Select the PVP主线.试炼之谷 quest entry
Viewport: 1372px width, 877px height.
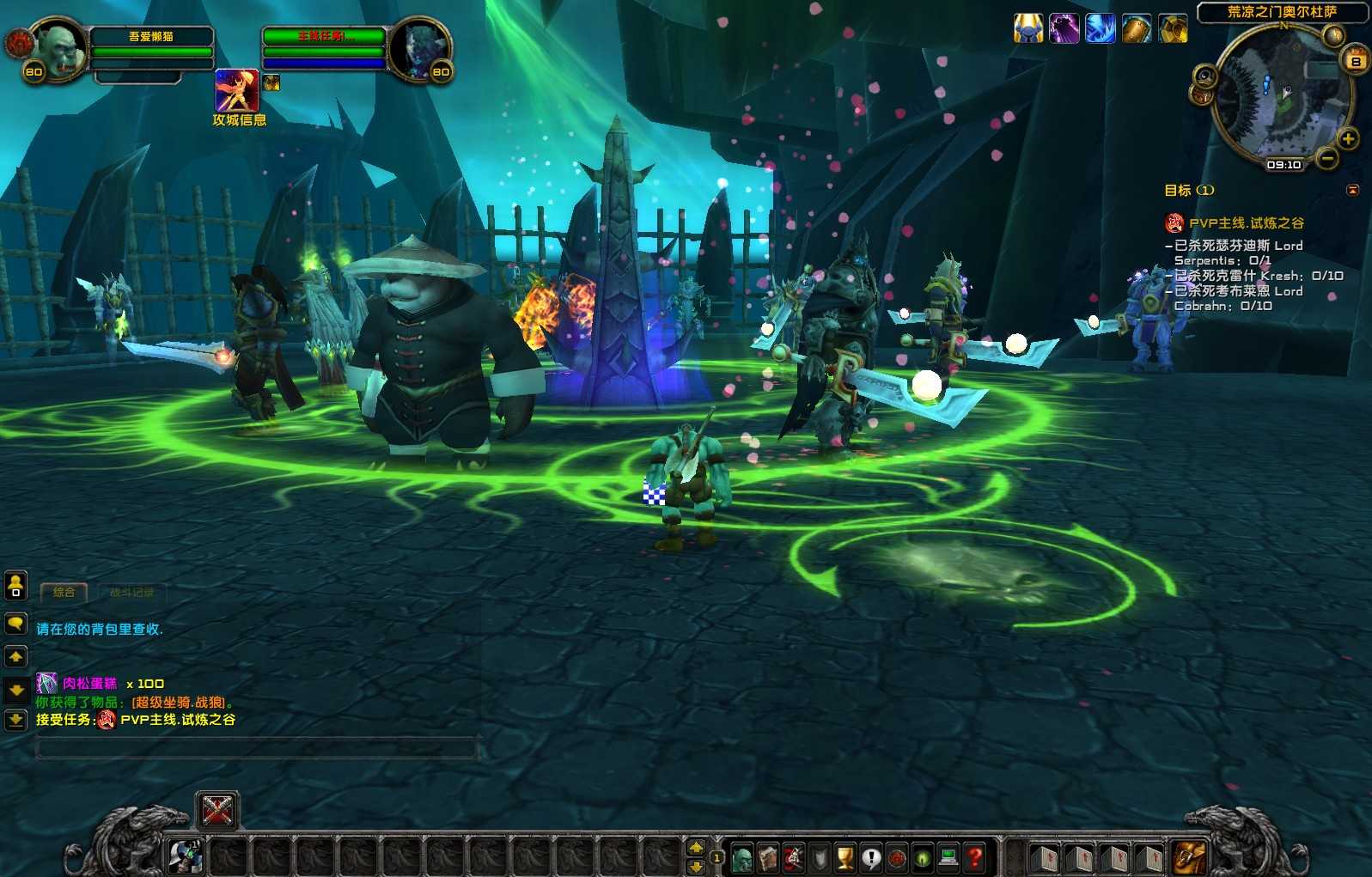click(1246, 223)
